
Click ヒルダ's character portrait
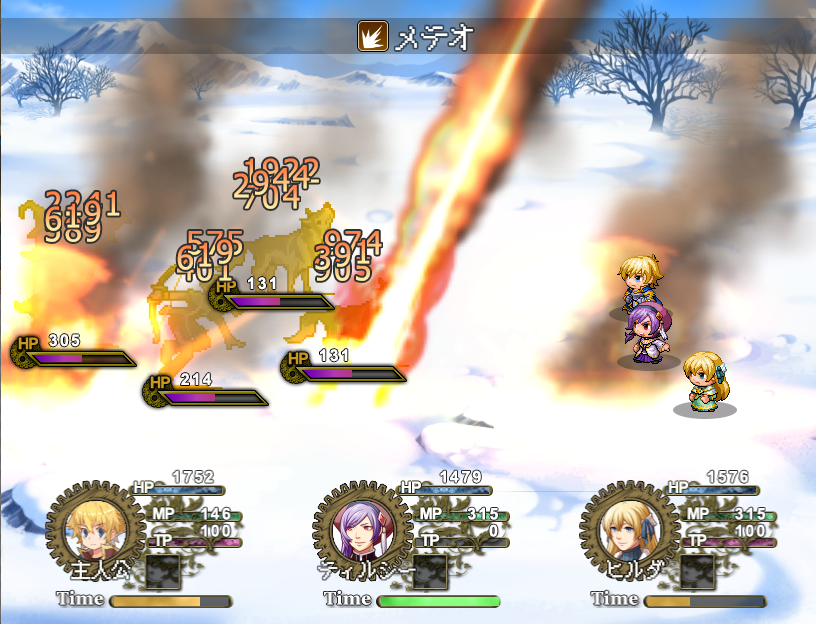[623, 530]
